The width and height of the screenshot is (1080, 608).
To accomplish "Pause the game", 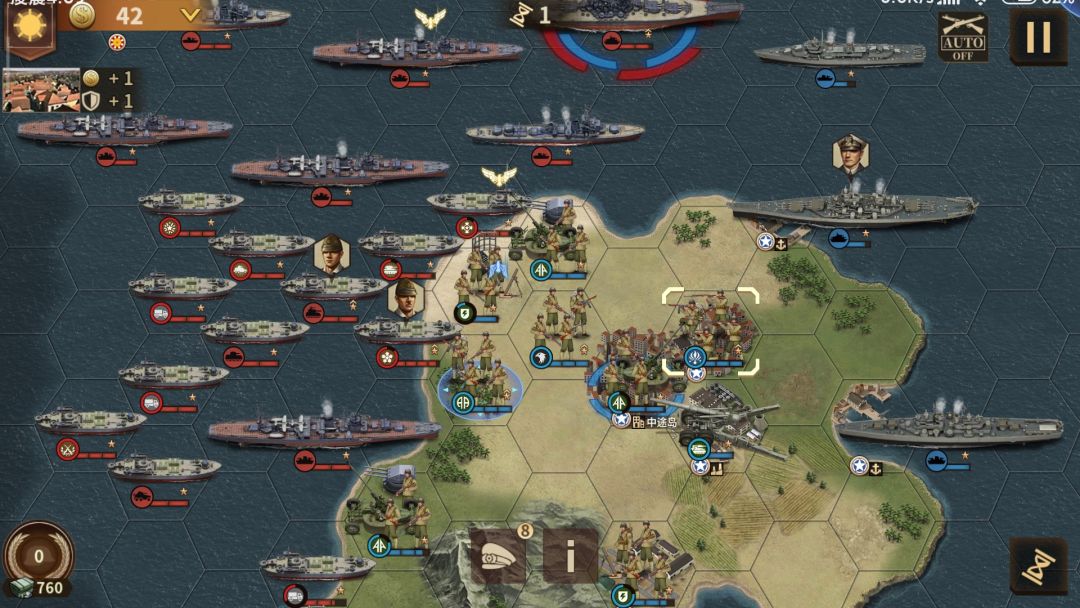I will click(x=1039, y=37).
